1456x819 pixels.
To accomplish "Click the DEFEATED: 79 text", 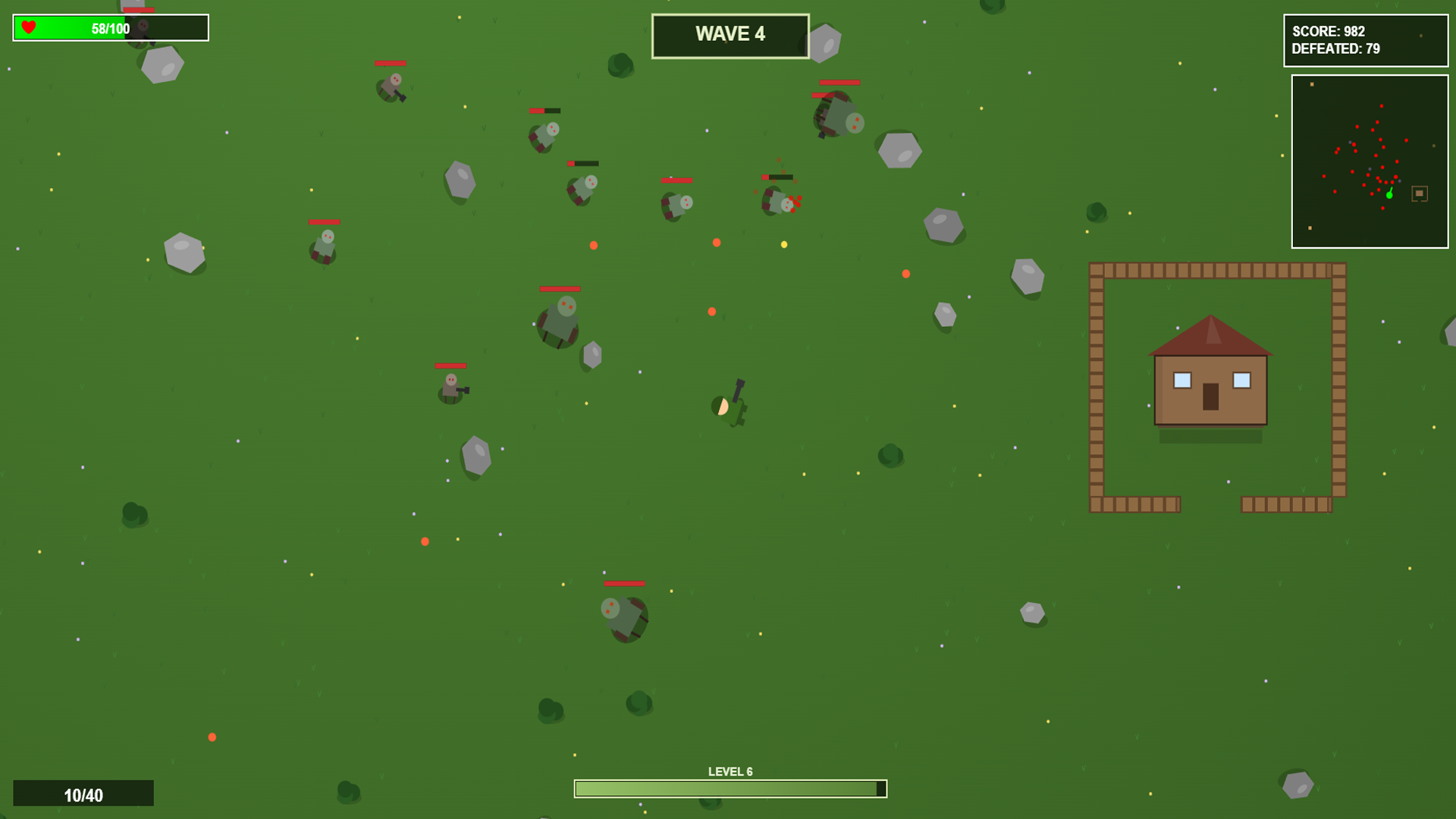I will click(x=1335, y=47).
